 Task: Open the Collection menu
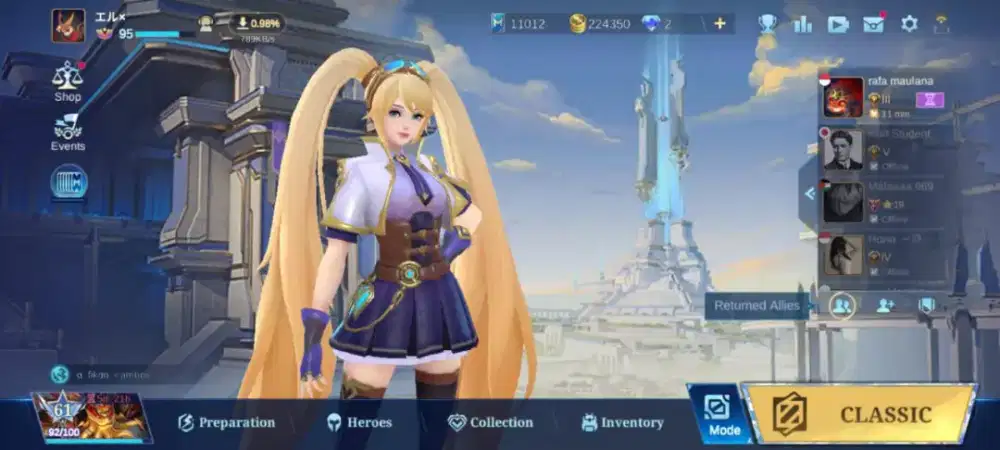(490, 422)
